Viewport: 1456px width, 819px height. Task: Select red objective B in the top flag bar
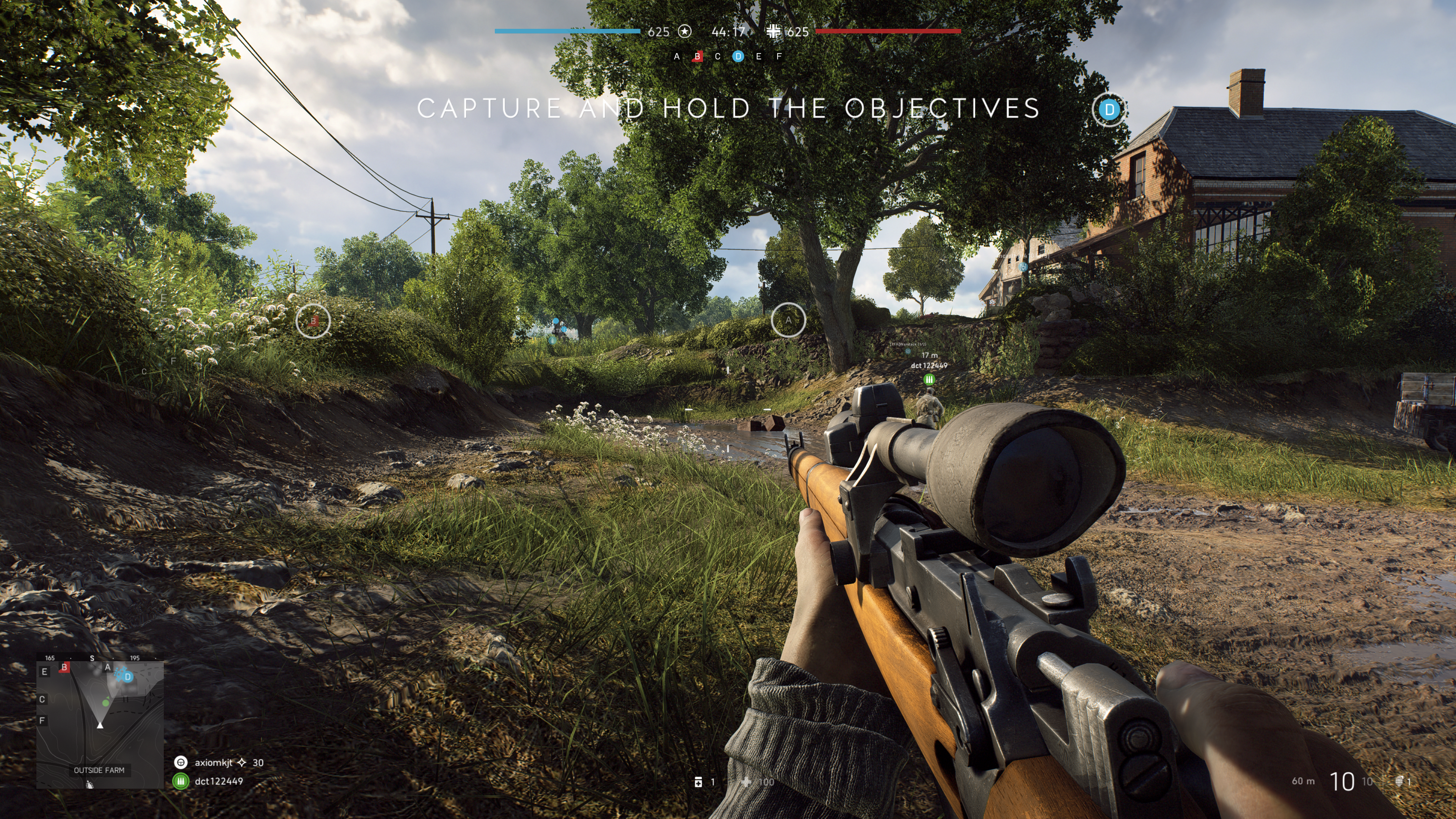pyautogui.click(x=698, y=56)
